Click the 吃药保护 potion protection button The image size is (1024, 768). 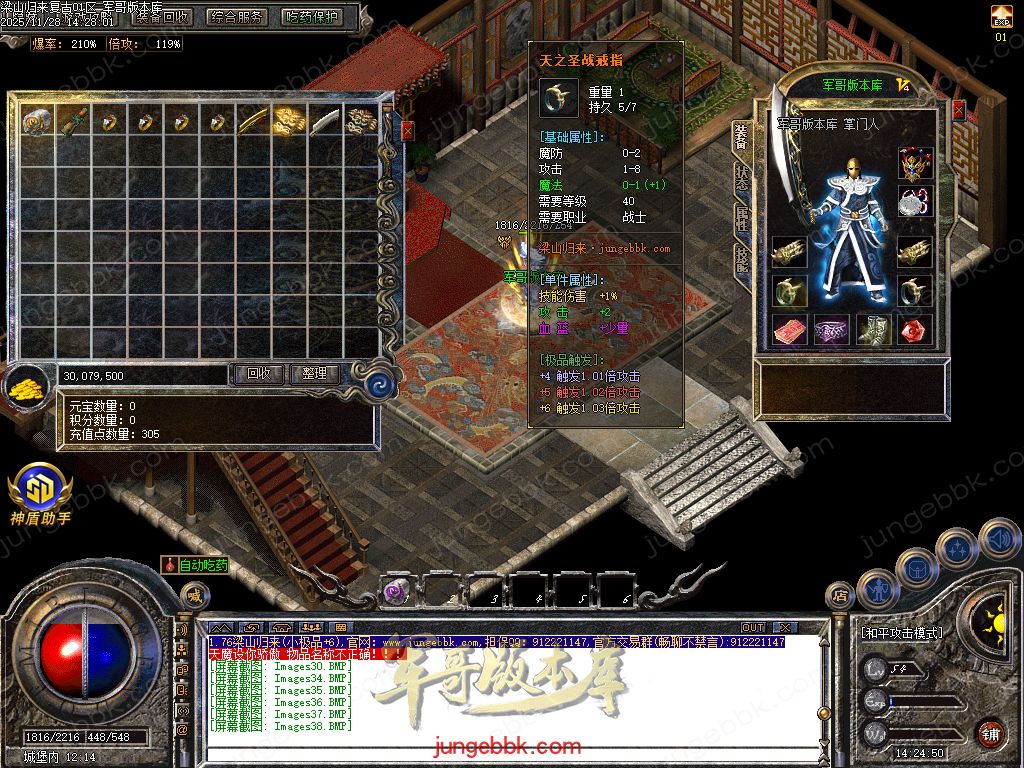(x=311, y=16)
